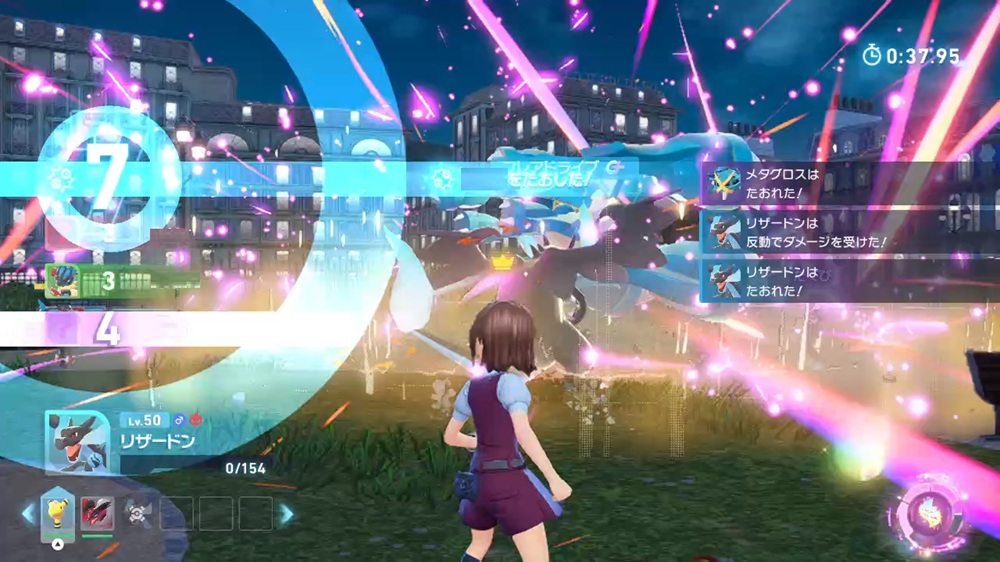The height and width of the screenshot is (562, 1000).
Task: Click the left party scroll arrow
Action: pyautogui.click(x=28, y=513)
